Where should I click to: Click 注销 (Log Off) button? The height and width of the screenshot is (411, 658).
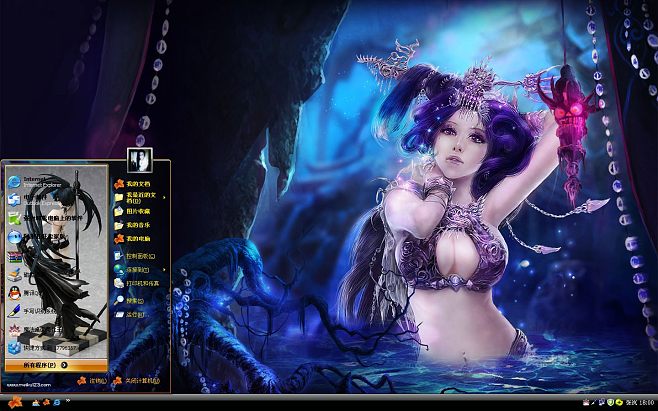(92, 381)
